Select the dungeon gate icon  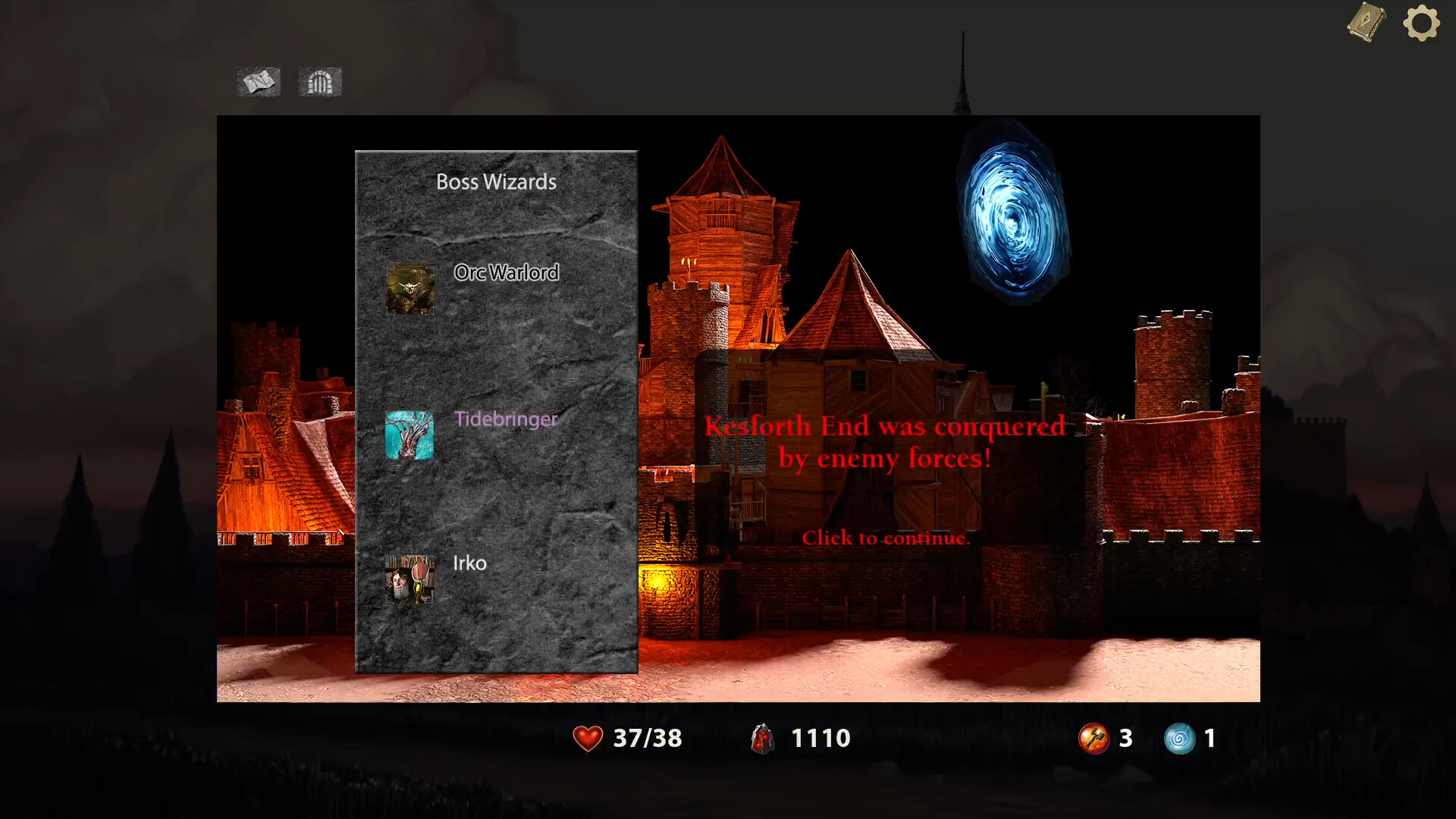(319, 82)
